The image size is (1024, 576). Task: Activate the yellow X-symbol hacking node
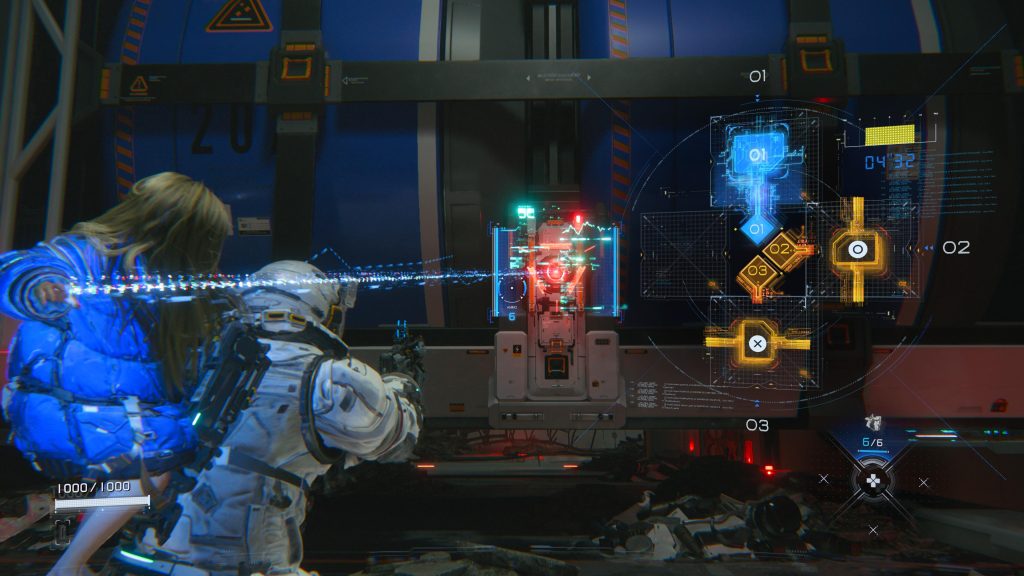(x=757, y=343)
